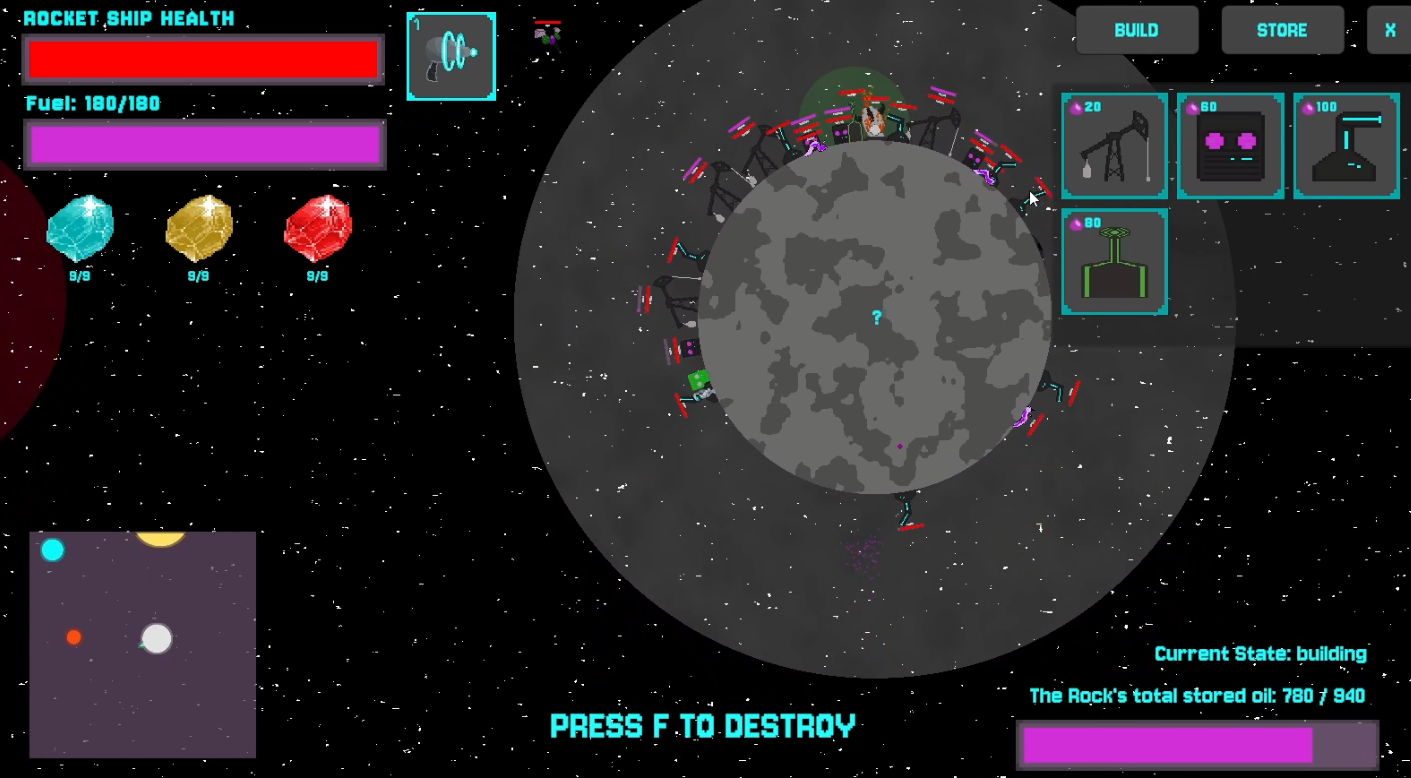
Task: Close the build panel with X
Action: pyautogui.click(x=1389, y=30)
